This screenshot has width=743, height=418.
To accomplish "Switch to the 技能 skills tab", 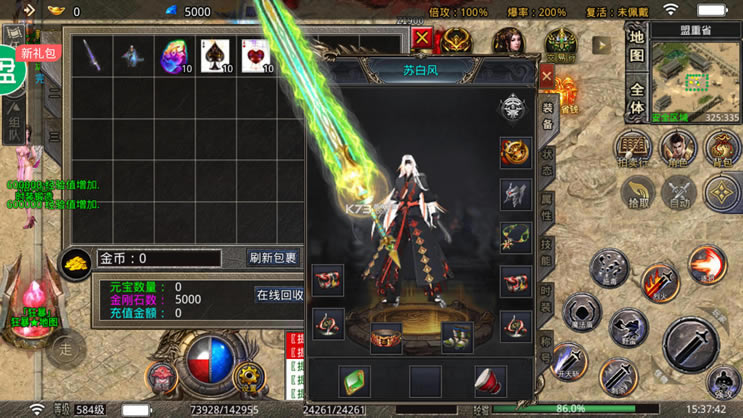I will pyautogui.click(x=548, y=253).
